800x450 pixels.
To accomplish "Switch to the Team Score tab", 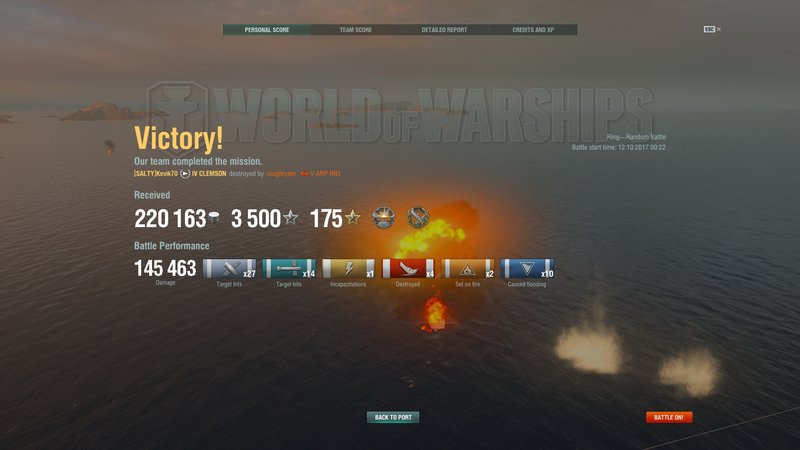I will (355, 30).
